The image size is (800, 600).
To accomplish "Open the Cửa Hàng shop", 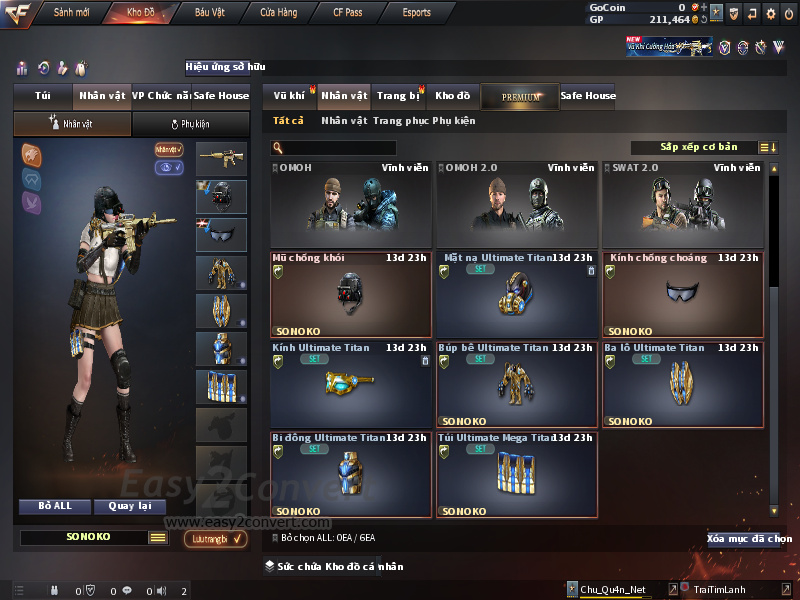I will click(x=278, y=12).
